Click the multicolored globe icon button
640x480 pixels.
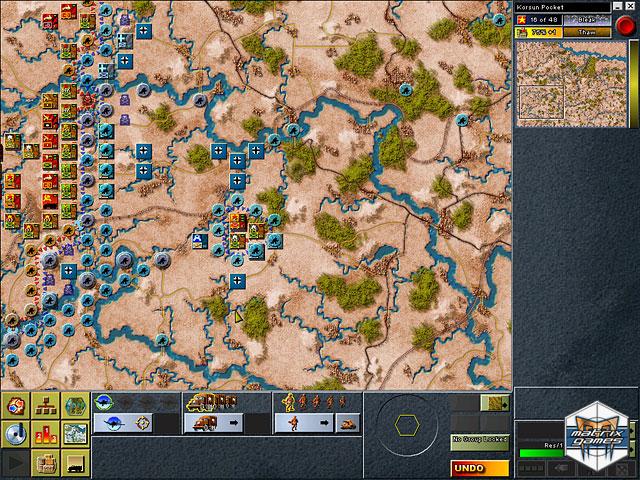point(16,406)
